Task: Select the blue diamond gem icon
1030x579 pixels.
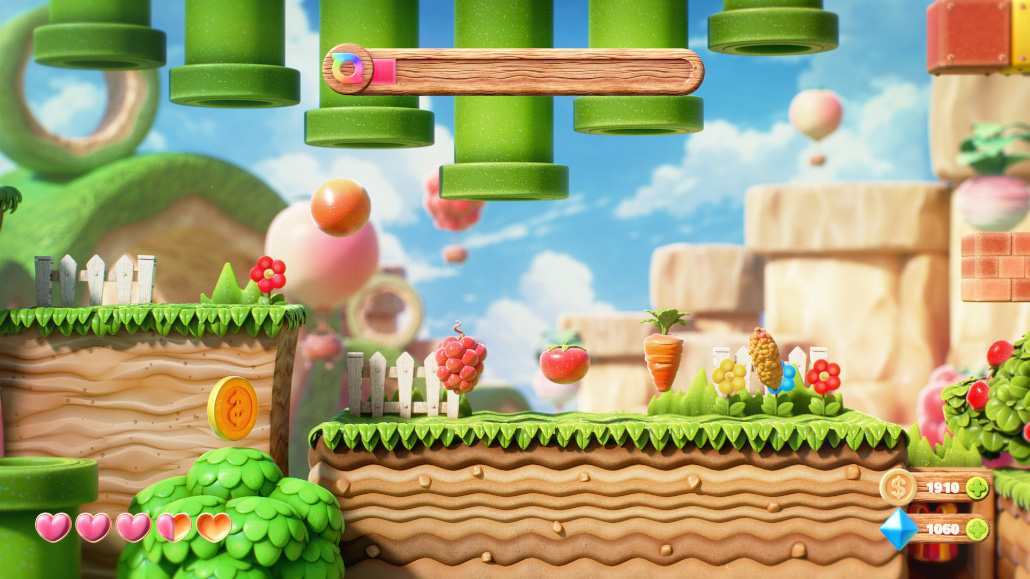Action: 898,529
